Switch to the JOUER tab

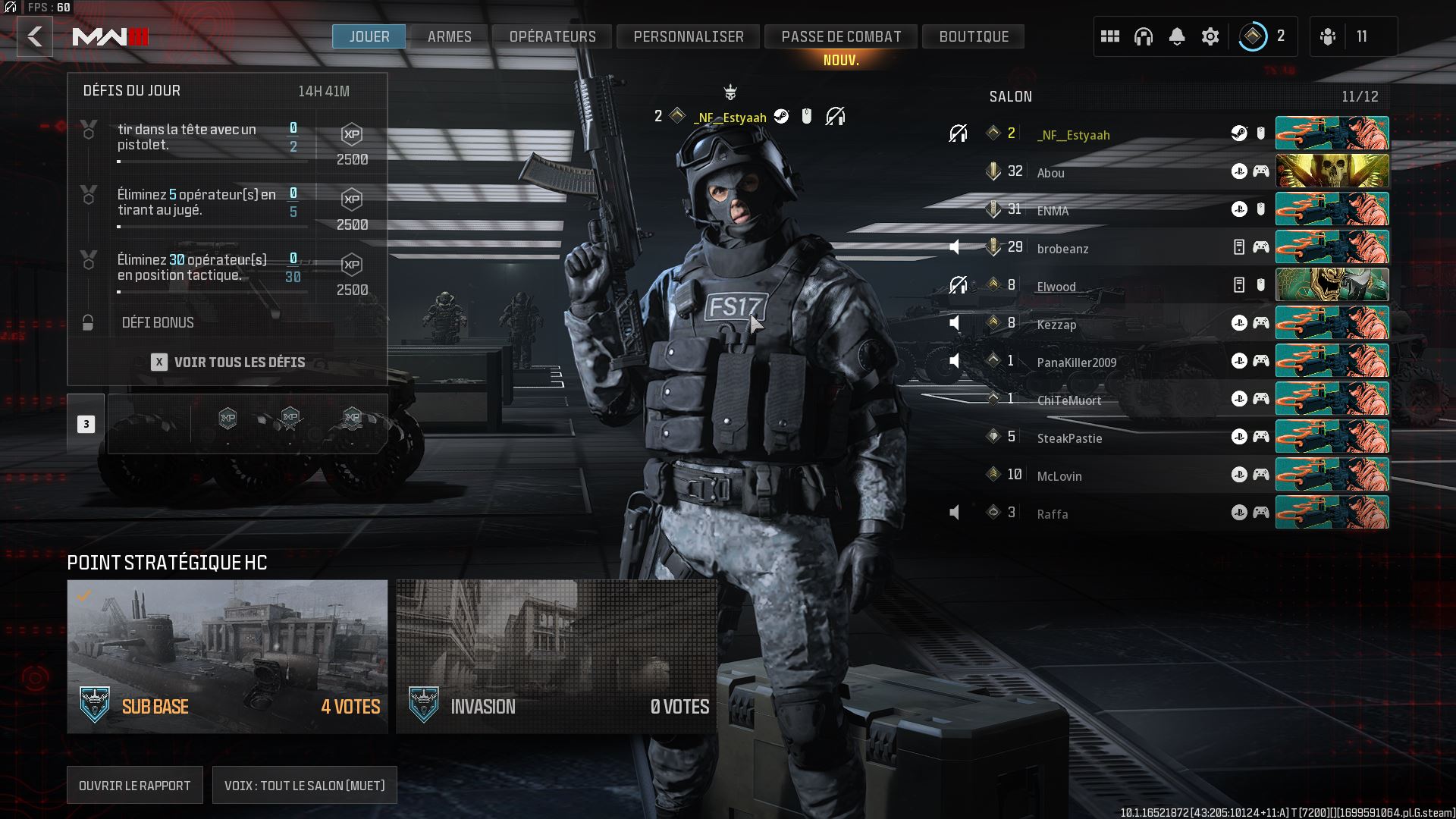(369, 36)
